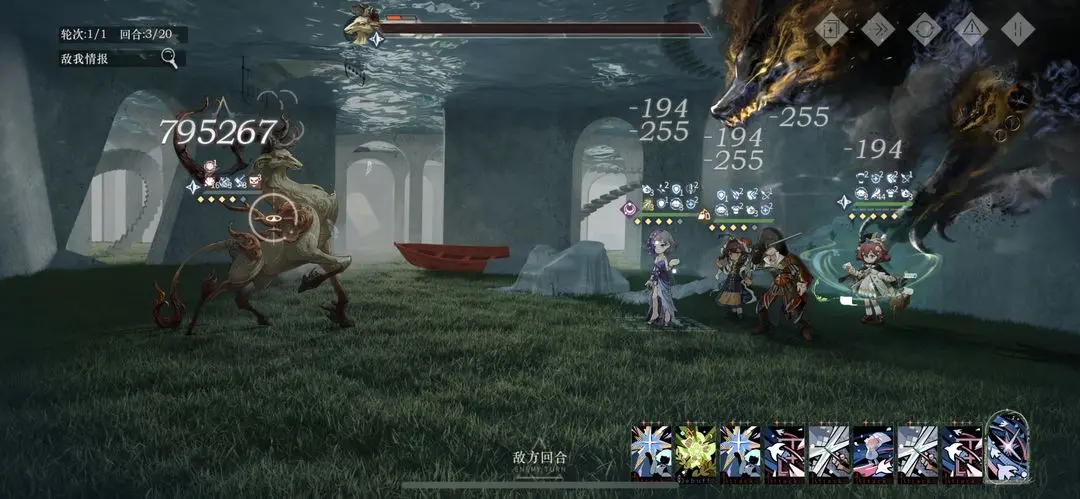
Task: Open the warning triangle icon
Action: [x=969, y=29]
